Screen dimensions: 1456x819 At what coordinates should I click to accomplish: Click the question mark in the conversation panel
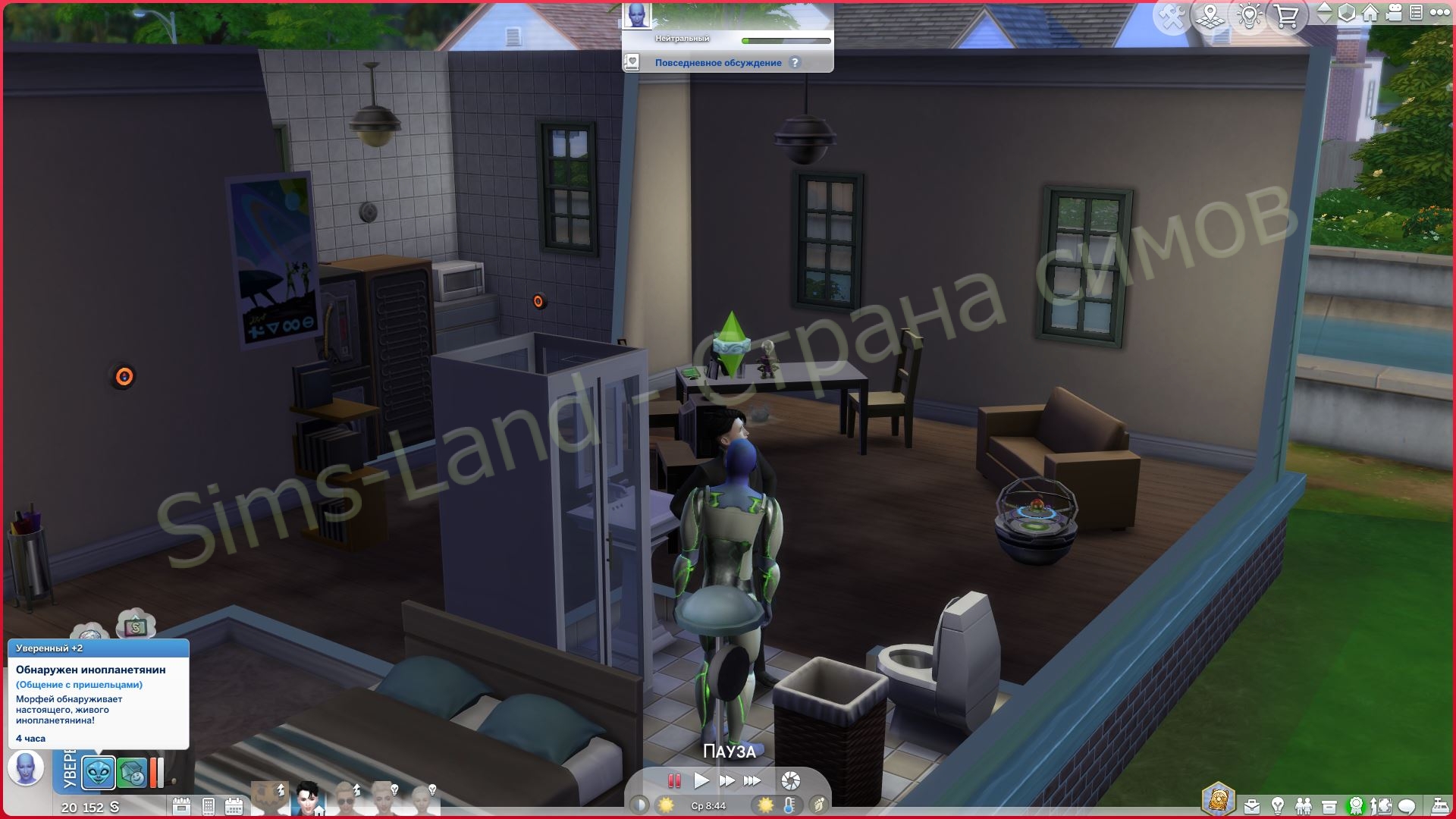[x=794, y=63]
